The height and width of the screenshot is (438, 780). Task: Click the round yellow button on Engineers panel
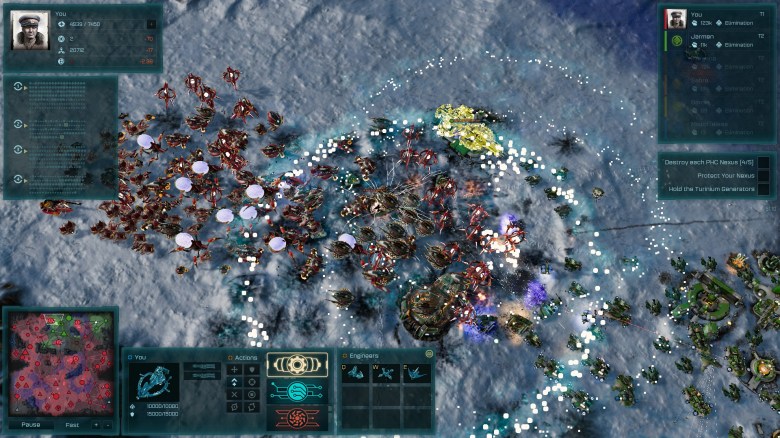tap(429, 354)
